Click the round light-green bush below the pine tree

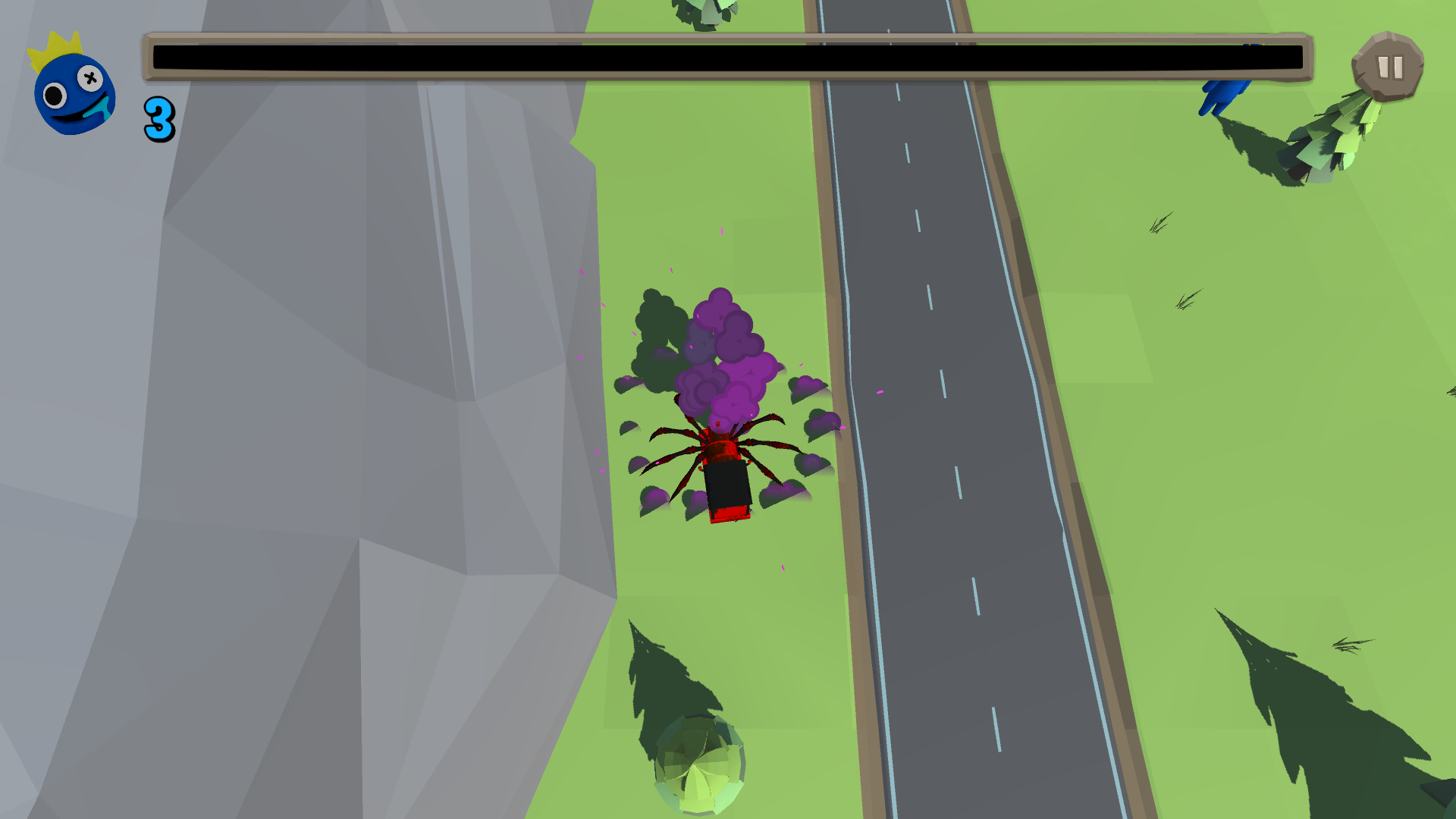coord(698,766)
